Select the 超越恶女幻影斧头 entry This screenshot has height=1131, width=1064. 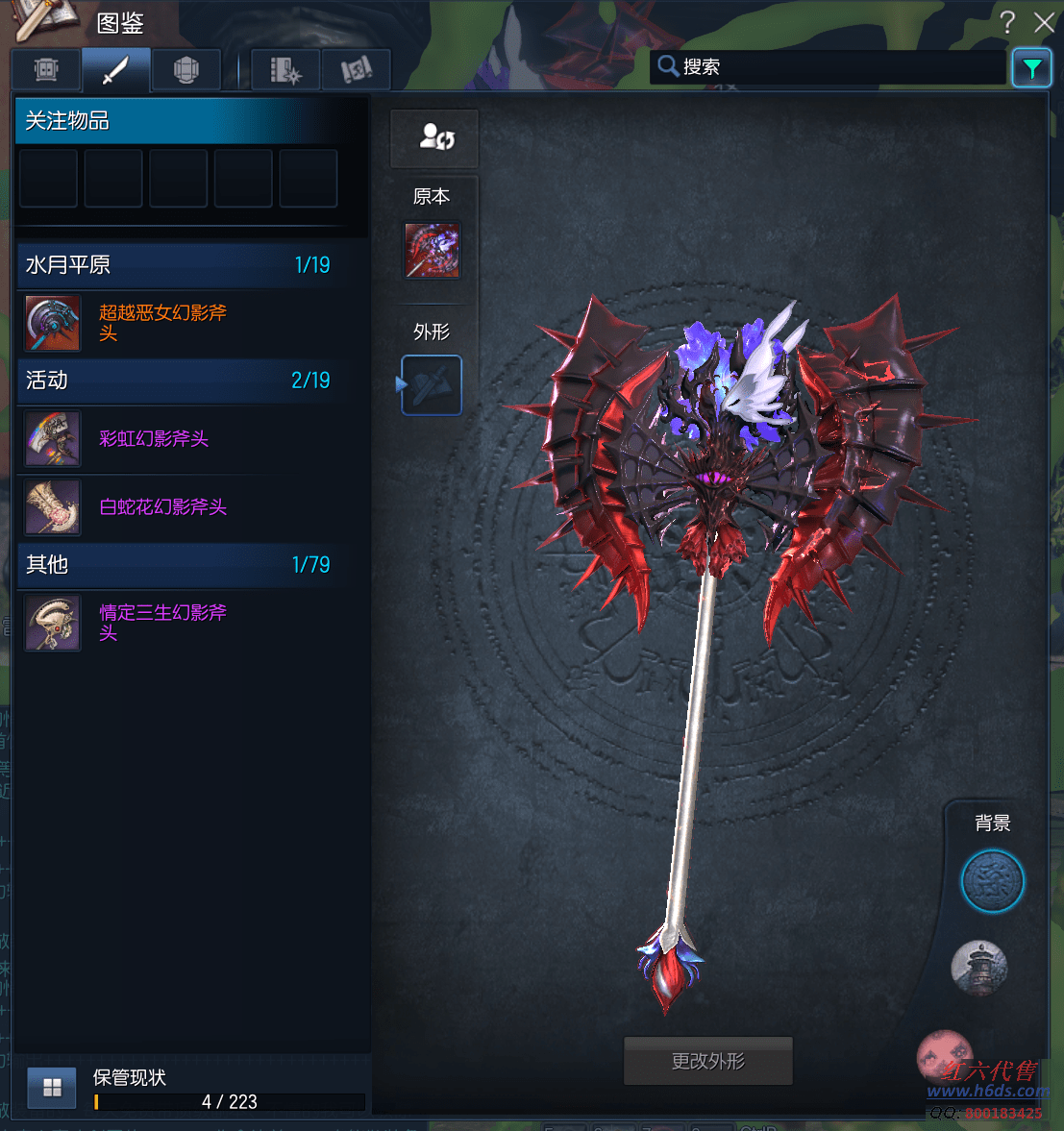pyautogui.click(x=163, y=323)
